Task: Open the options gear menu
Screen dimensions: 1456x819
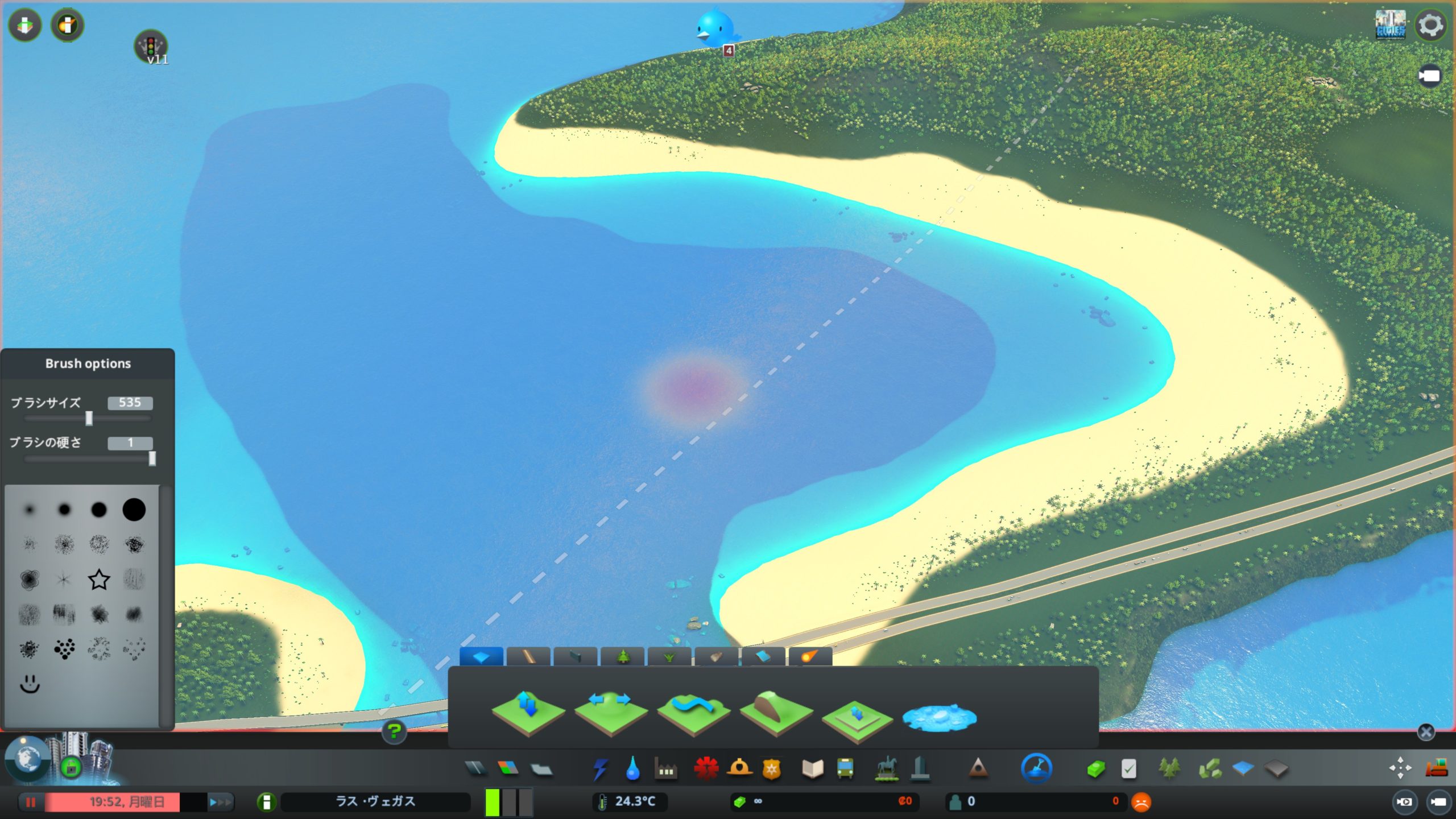Action: (1430, 26)
